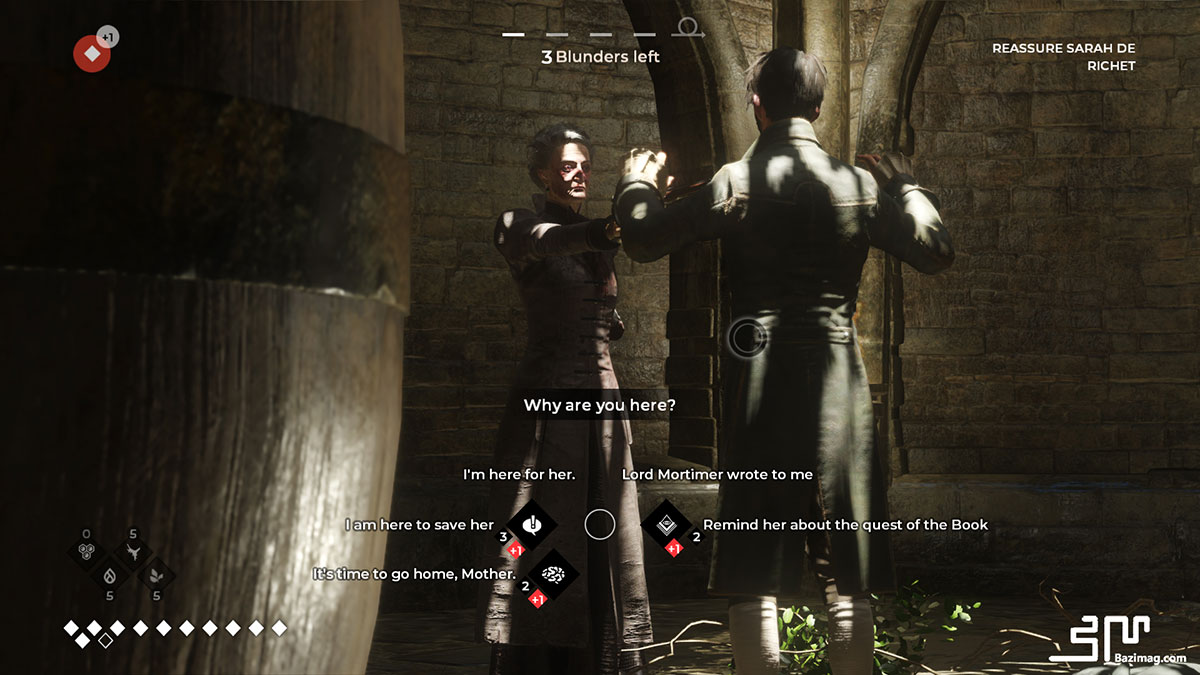Image resolution: width=1200 pixels, height=675 pixels.
Task: Click the speech bubble exclamation skill icon
Action: (x=532, y=524)
